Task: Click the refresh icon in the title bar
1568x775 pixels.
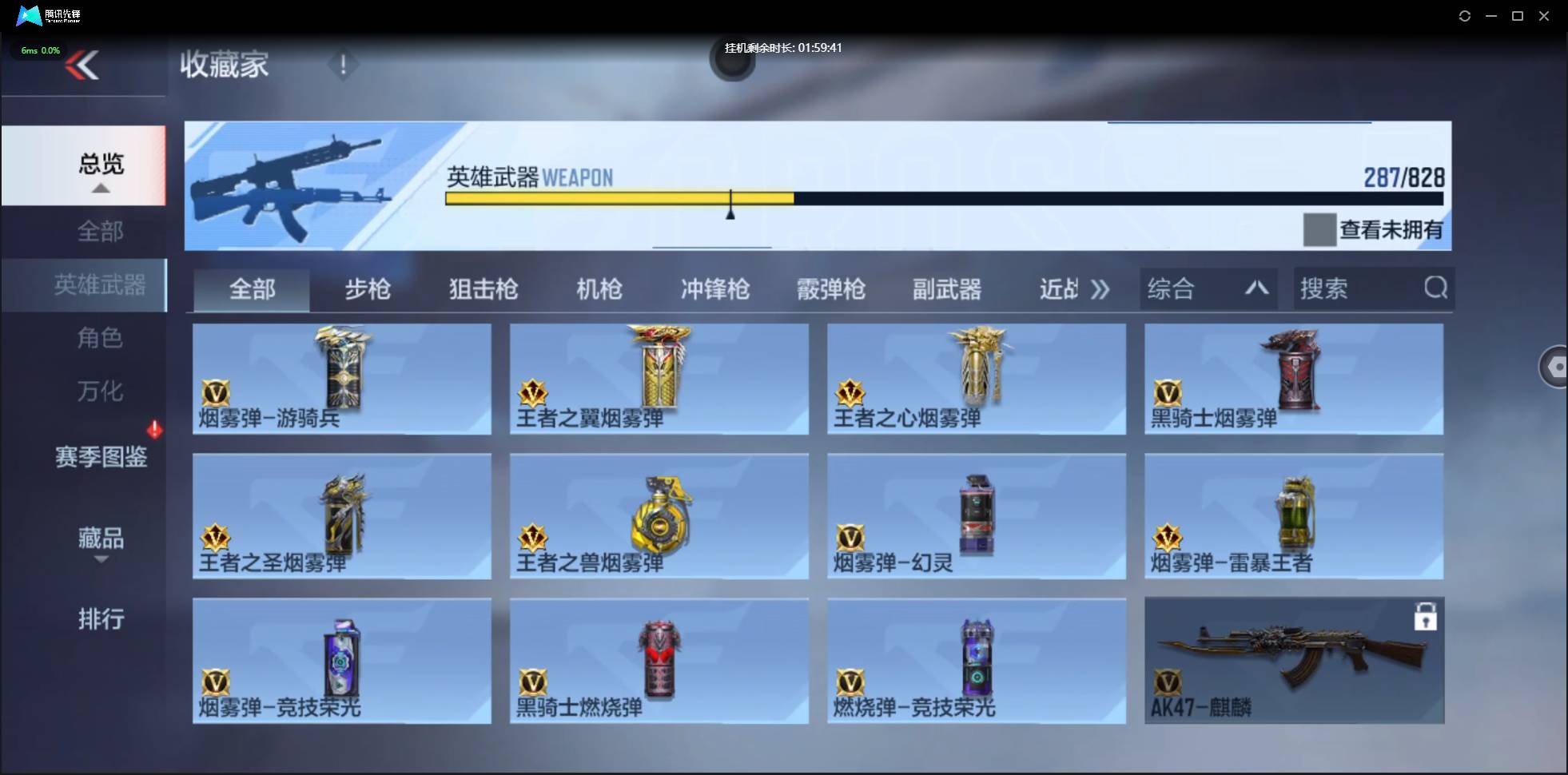Action: (x=1465, y=15)
